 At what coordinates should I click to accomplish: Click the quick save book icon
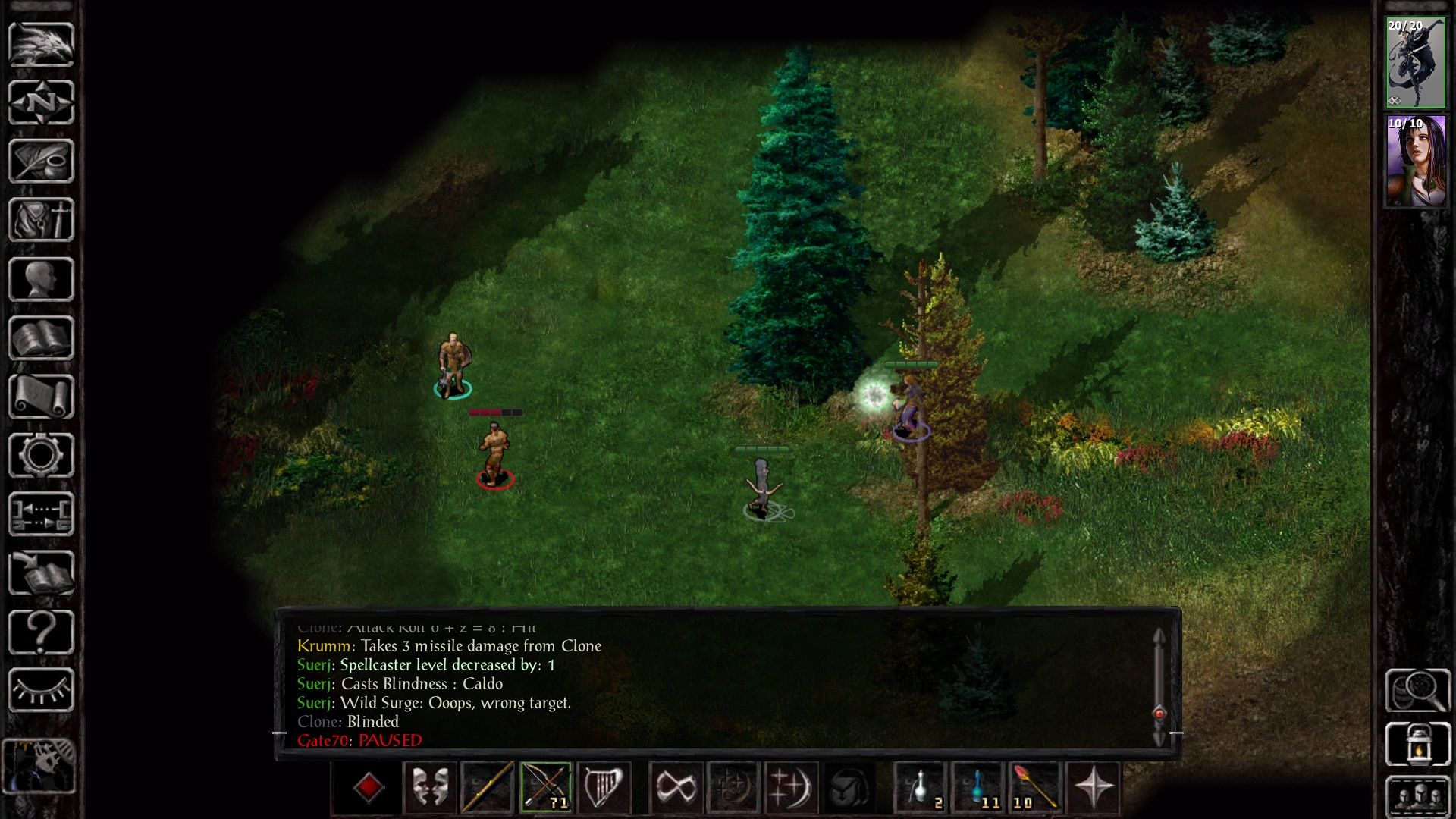click(x=41, y=573)
